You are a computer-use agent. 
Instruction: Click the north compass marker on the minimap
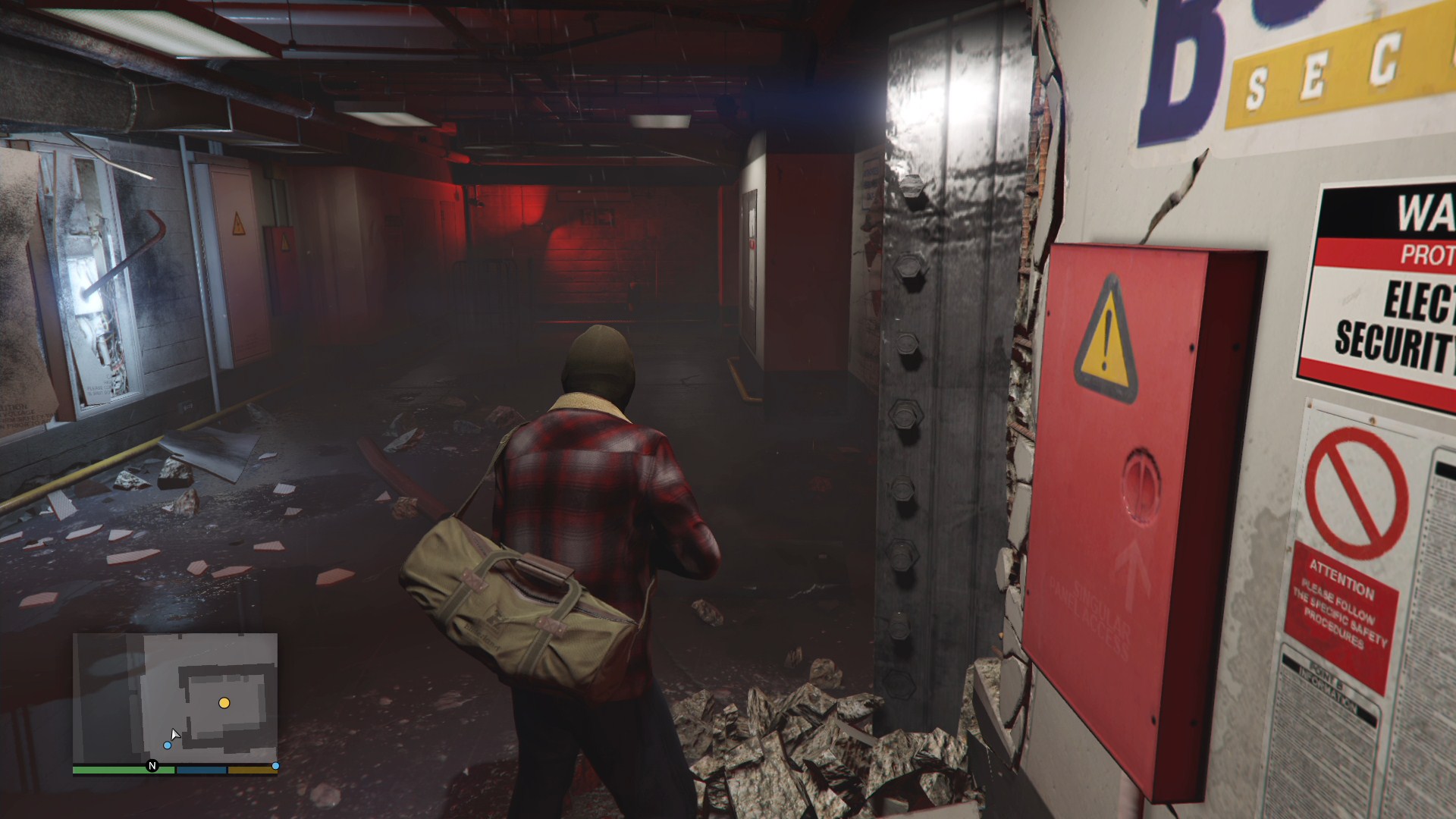pos(152,766)
